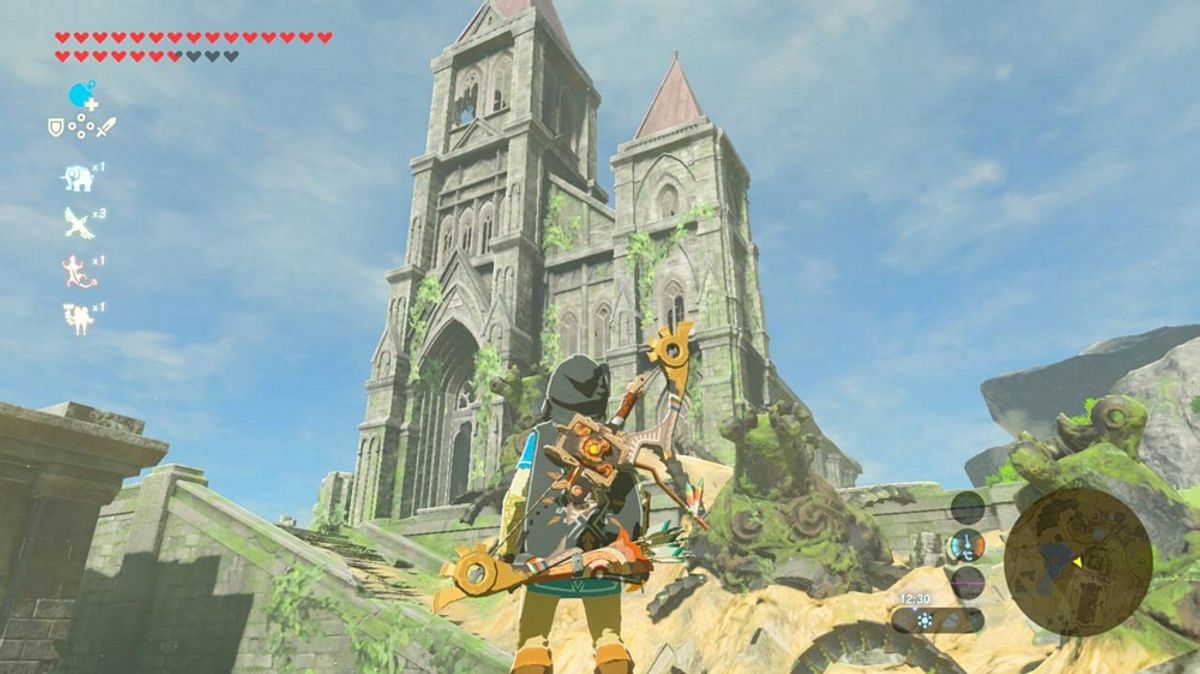1200x674 pixels.
Task: Activate the bird Revali's Gale ability
Action: pyautogui.click(x=77, y=222)
